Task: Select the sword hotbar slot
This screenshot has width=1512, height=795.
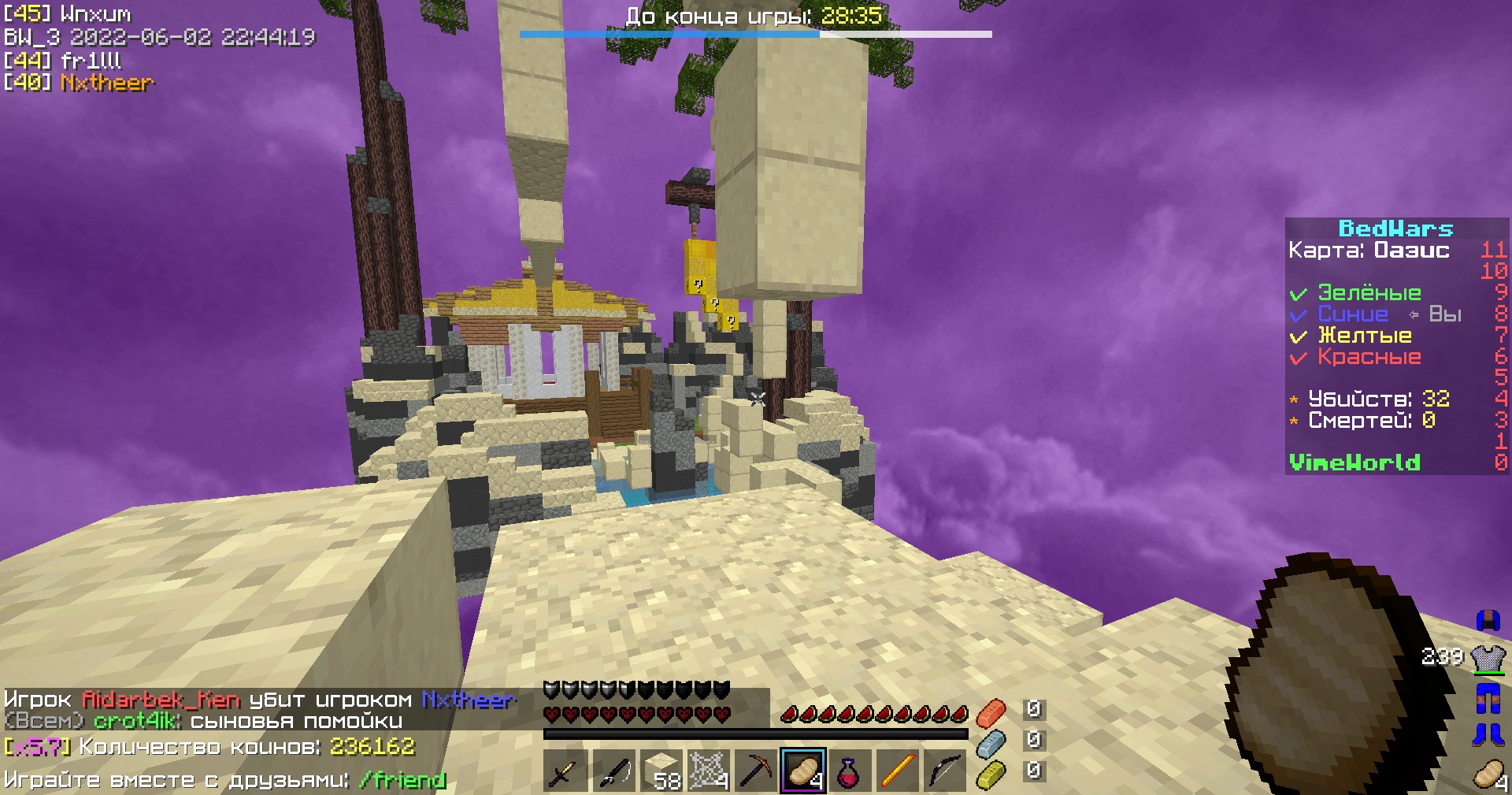Action: coord(564,771)
